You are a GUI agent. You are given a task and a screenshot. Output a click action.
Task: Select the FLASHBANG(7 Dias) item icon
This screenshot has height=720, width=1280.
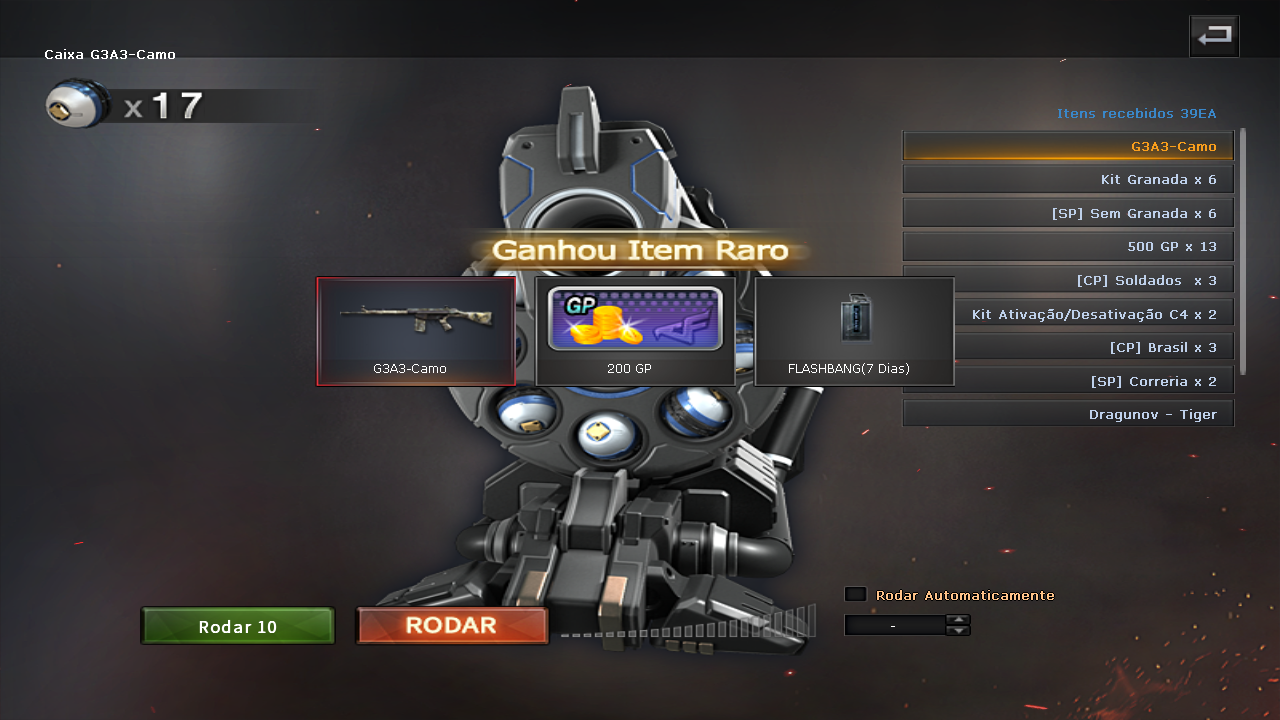[854, 320]
